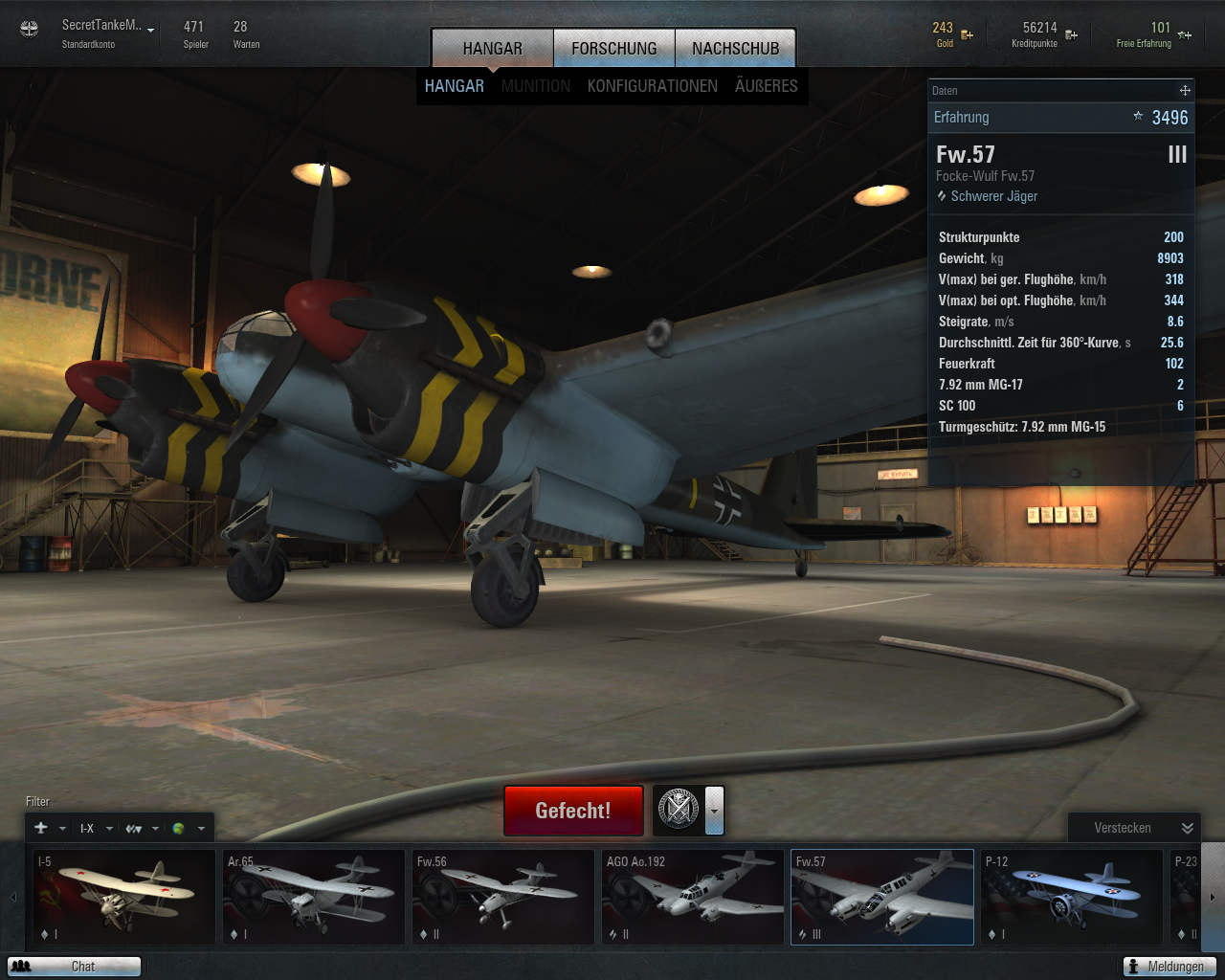This screenshot has height=980, width=1225.
Task: Hide the carousel with Verstecken
Action: (x=1133, y=828)
